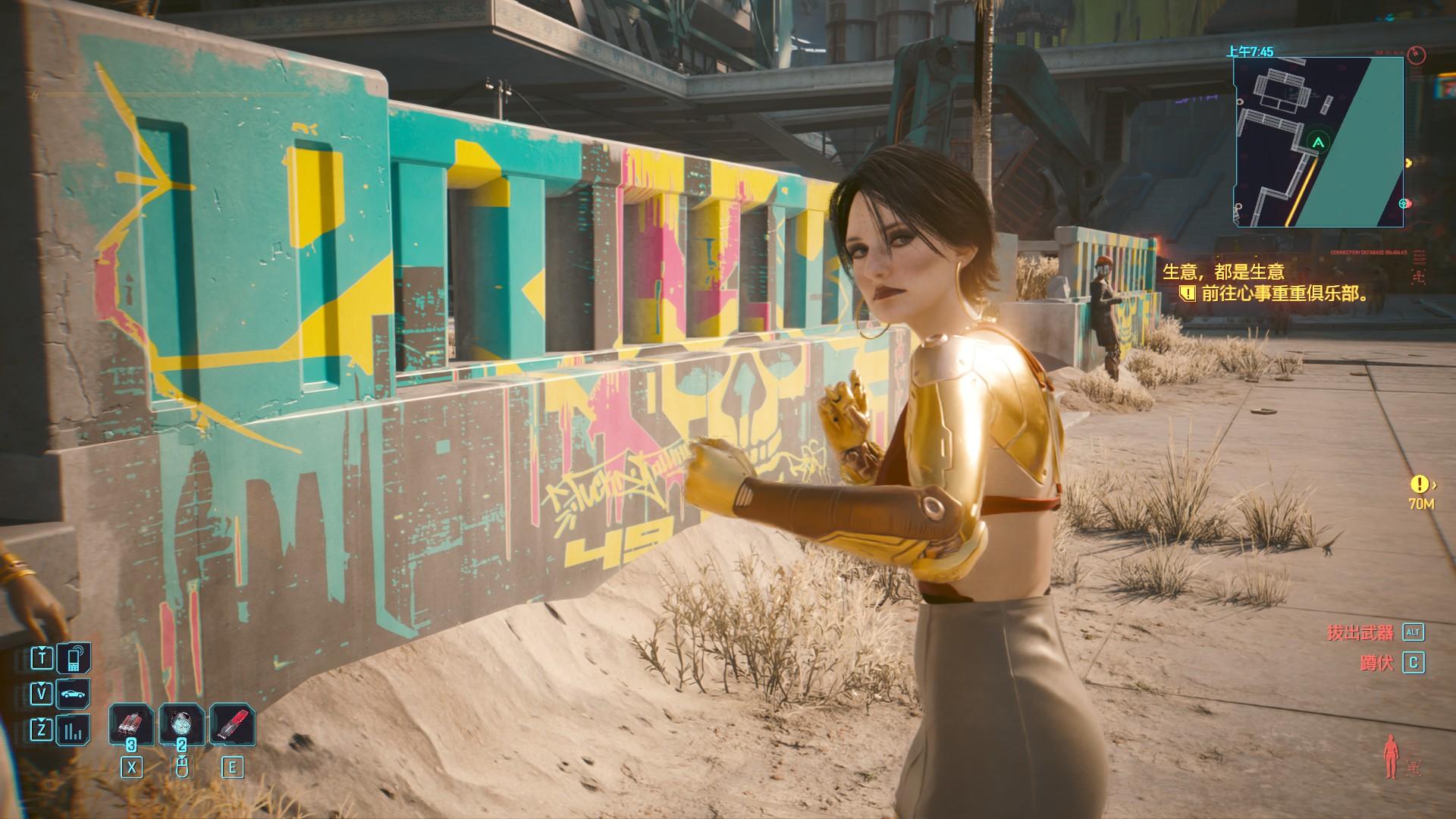Click the red player stance silhouette icon
Image resolution: width=1456 pixels, height=819 pixels.
(x=1390, y=755)
